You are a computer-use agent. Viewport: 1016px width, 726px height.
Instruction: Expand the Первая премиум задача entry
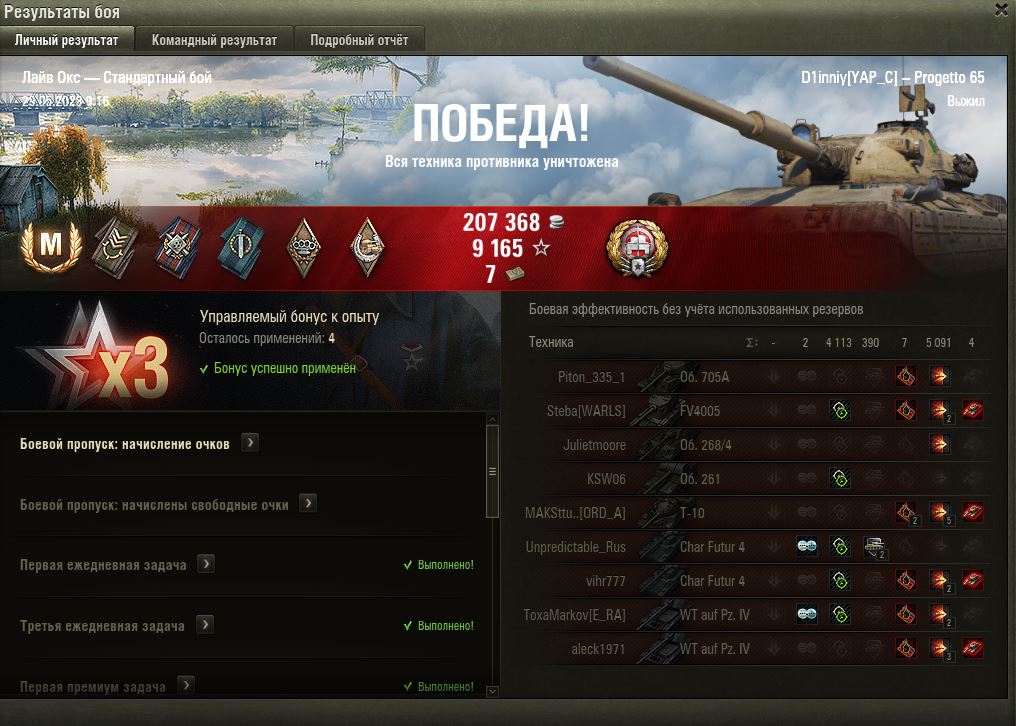click(x=185, y=685)
